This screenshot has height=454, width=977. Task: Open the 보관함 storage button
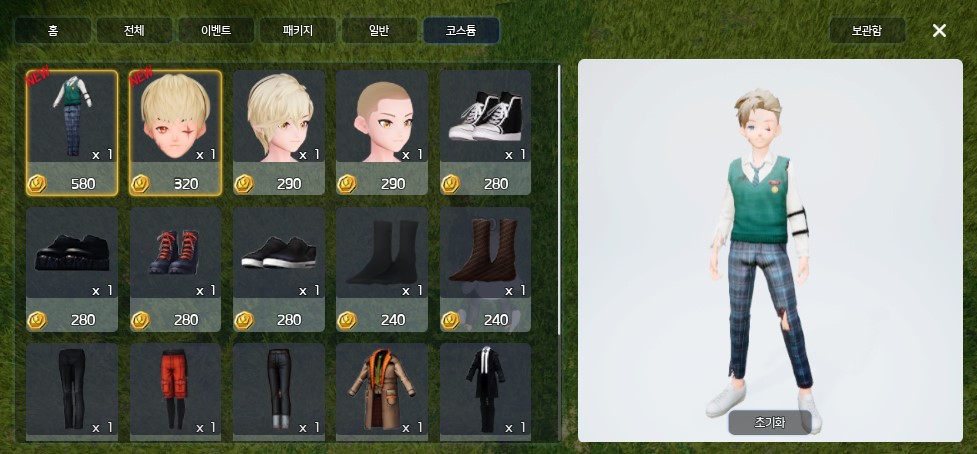click(x=867, y=30)
